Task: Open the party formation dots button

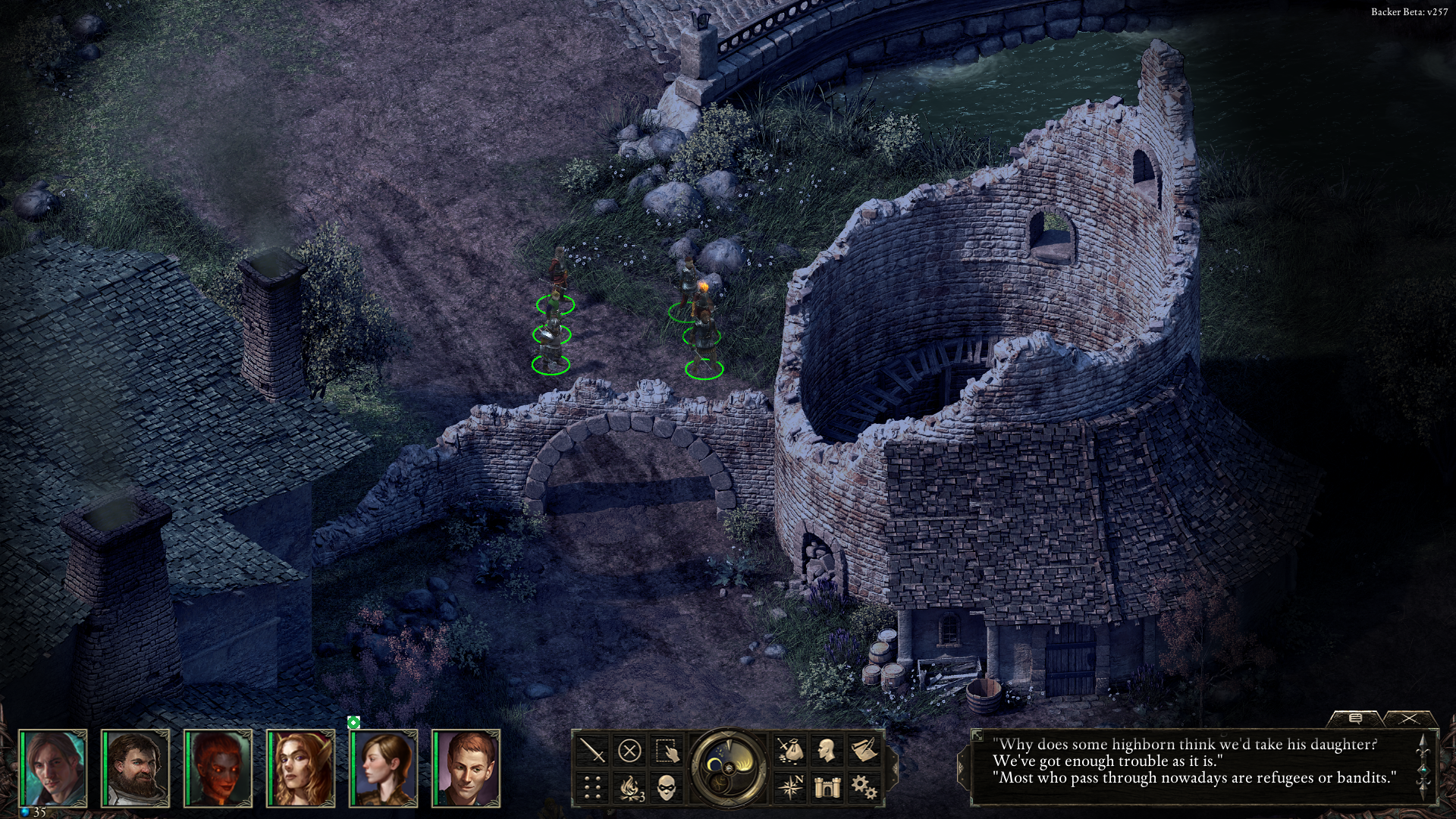Action: (594, 787)
